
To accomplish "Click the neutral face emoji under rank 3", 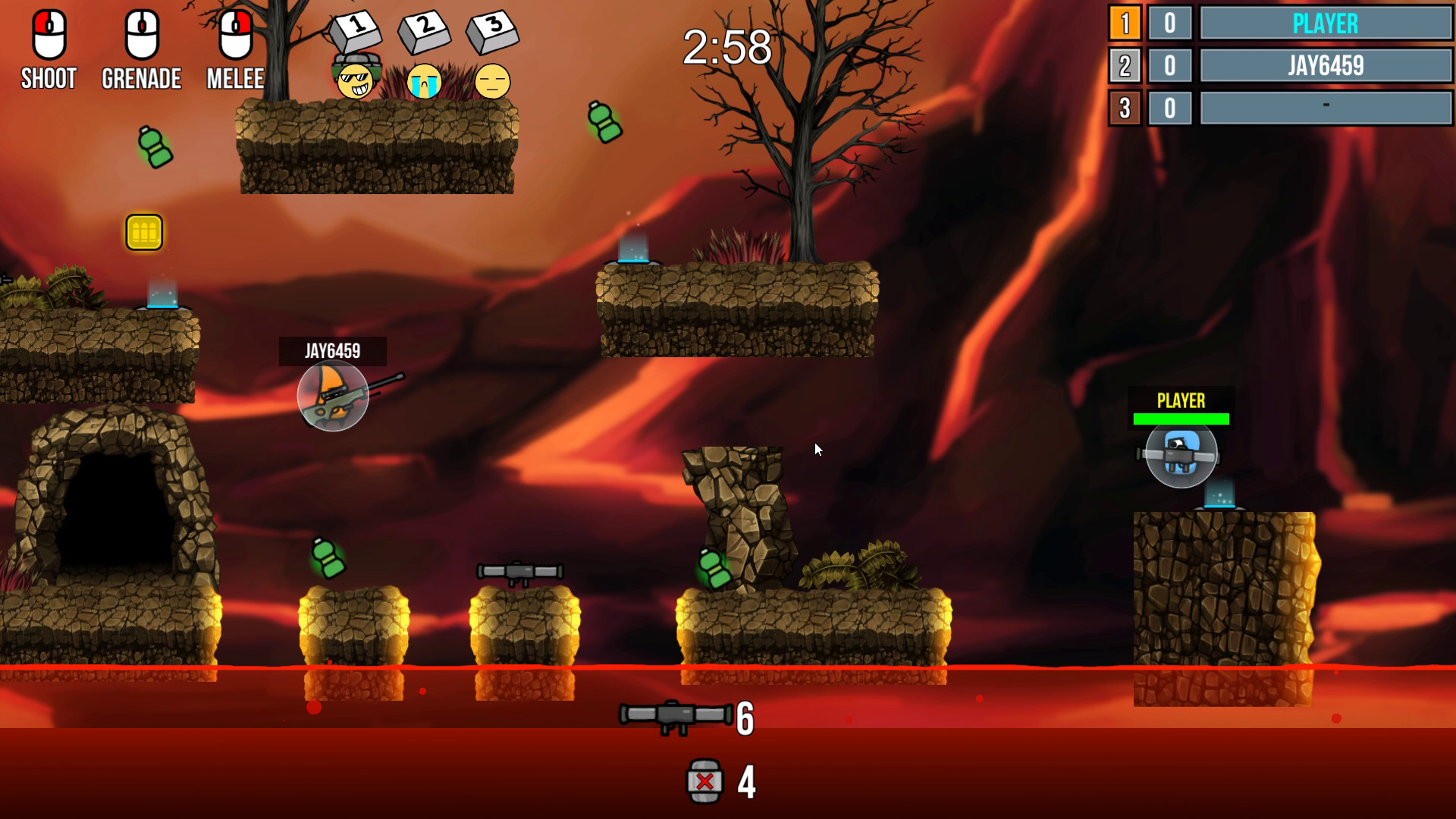I will (x=493, y=83).
